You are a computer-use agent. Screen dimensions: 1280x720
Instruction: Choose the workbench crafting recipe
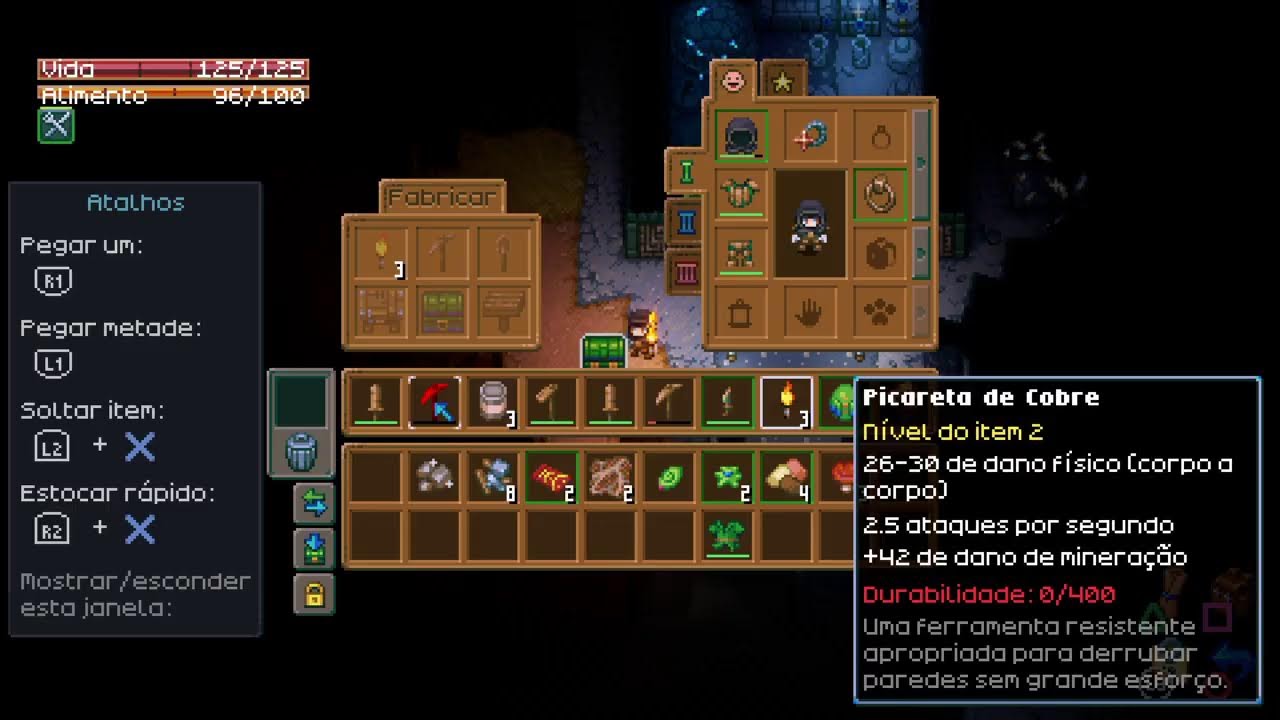point(380,311)
